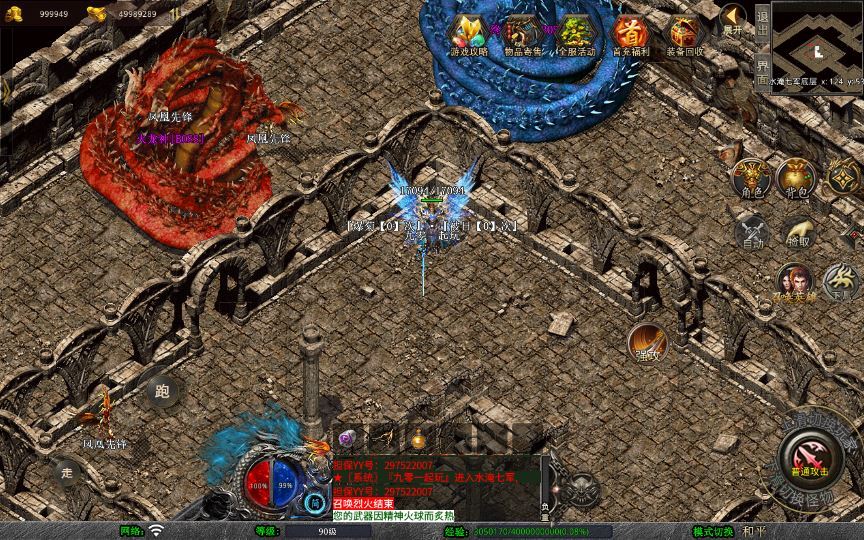Viewport: 864px width, 540px height.
Task: Open the 界面 interface button
Action: (x=762, y=64)
